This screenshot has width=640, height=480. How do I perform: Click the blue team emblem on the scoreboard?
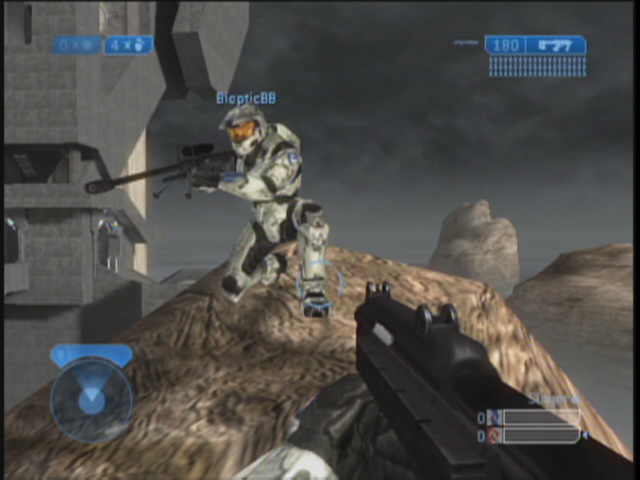coord(494,418)
